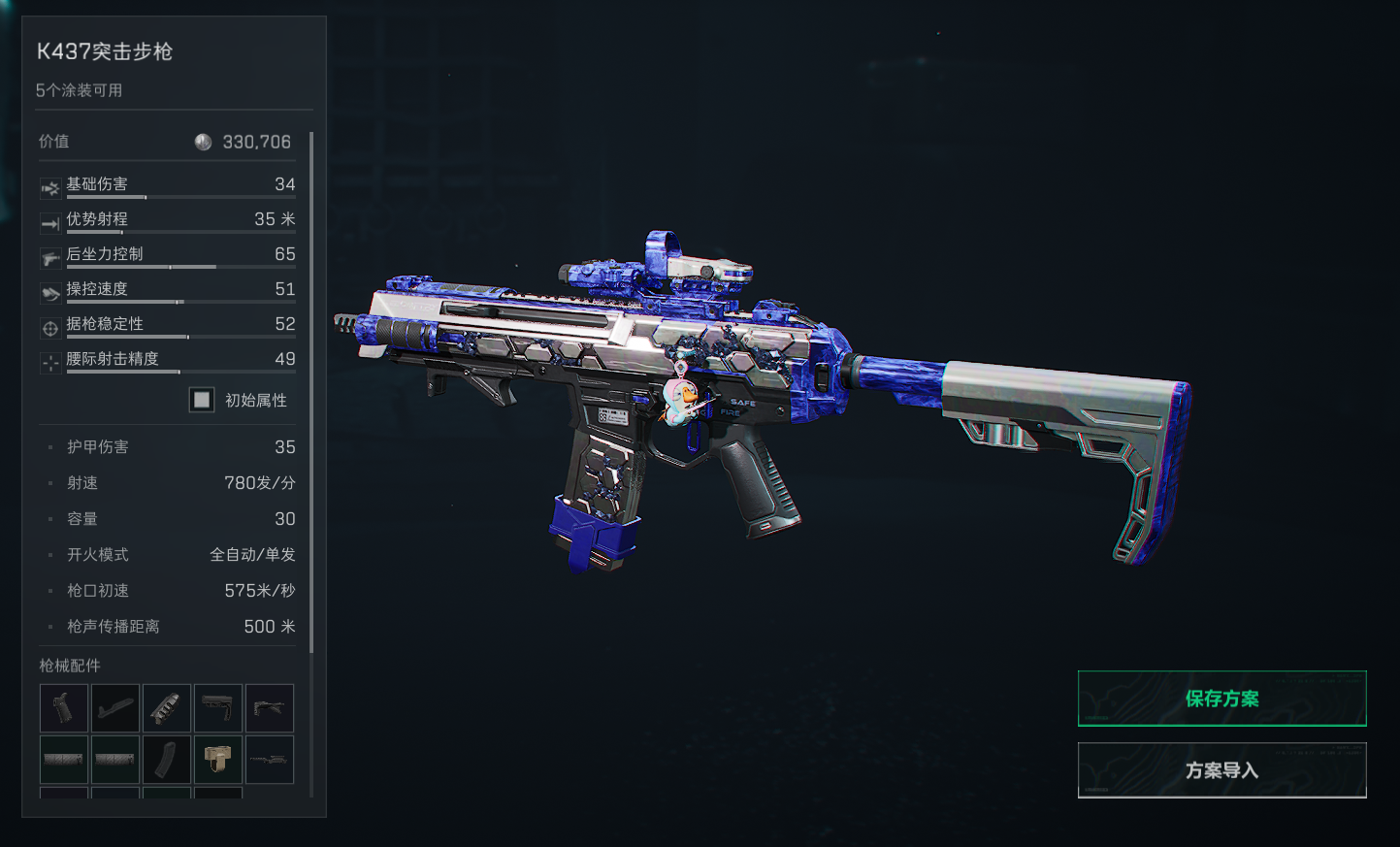
Task: Open the 方案导入 import button
Action: click(1221, 770)
